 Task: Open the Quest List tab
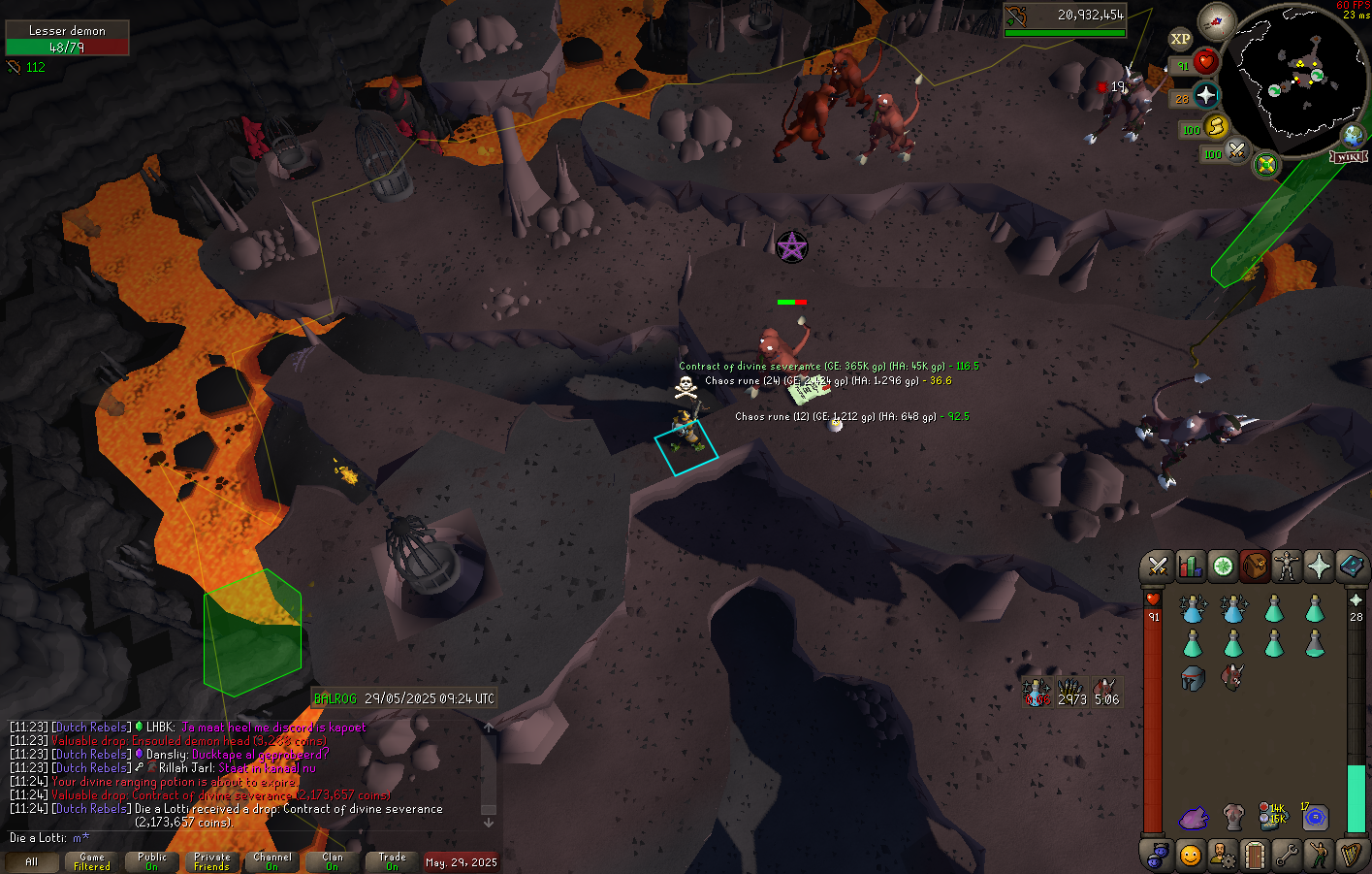click(1223, 566)
